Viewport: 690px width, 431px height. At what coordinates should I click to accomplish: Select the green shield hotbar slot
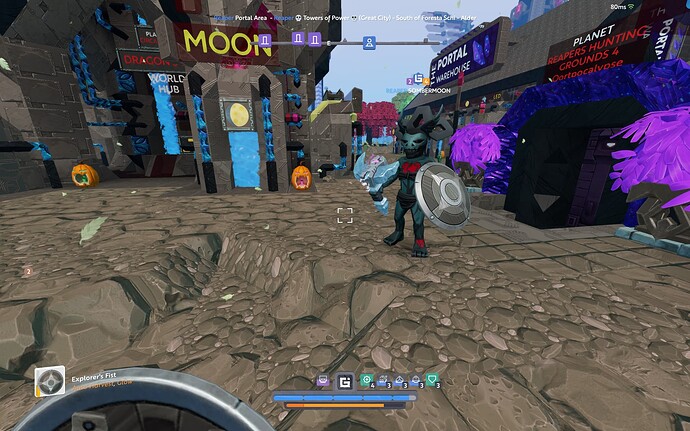click(432, 381)
